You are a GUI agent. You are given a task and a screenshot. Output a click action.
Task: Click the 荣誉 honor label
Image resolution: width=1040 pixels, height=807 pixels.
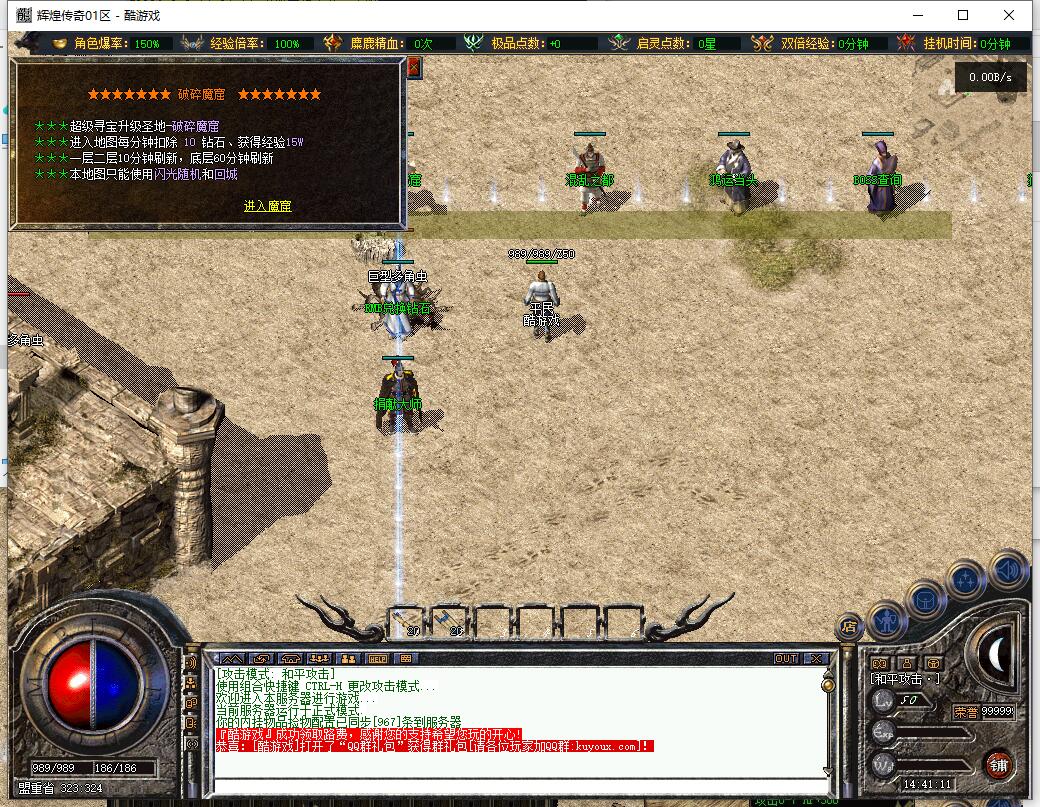[966, 712]
